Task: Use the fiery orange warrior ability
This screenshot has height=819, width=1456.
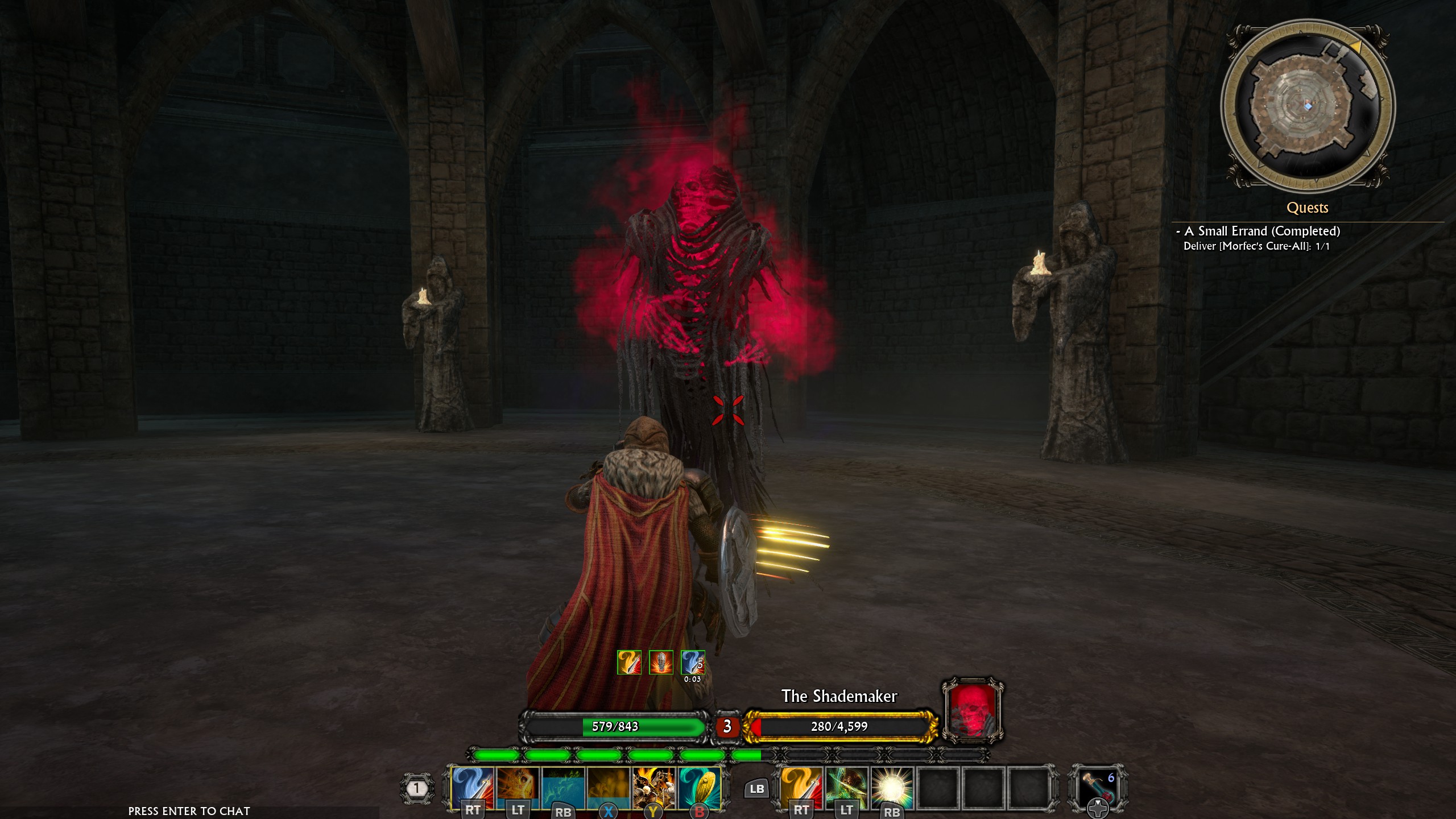Action: click(518, 787)
